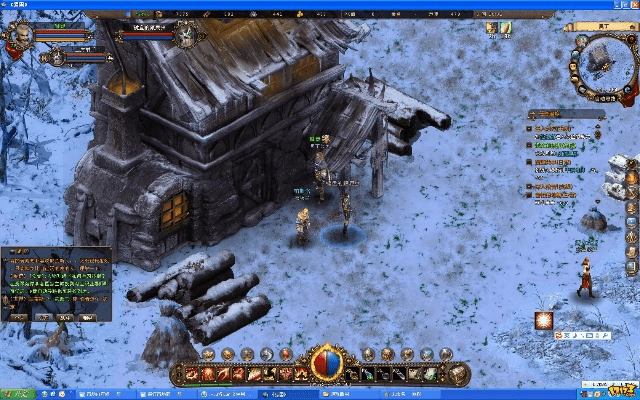
Task: Close the game window with X
Action: [x=634, y=4]
